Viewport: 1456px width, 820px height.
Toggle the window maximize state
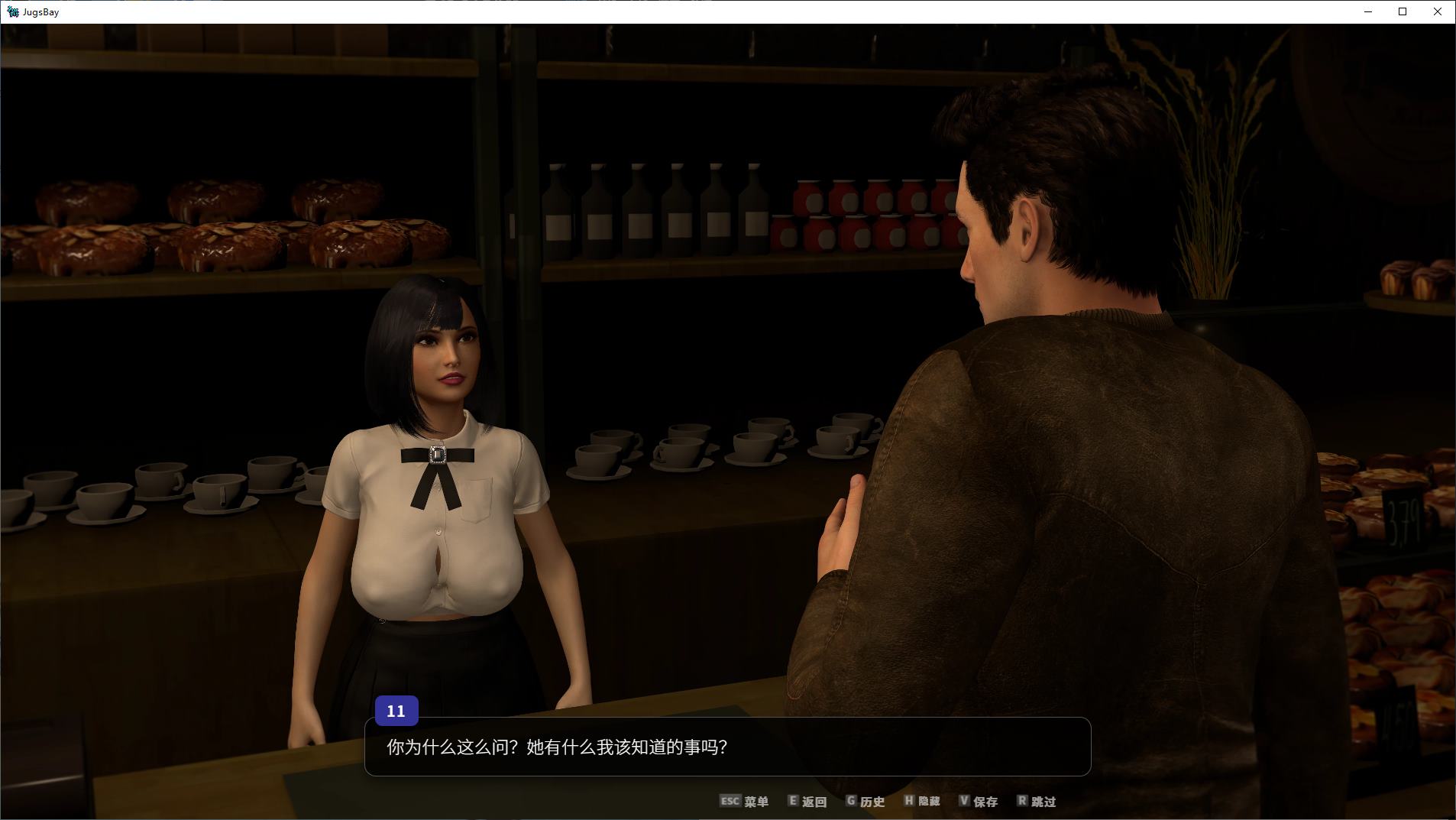pyautogui.click(x=1402, y=11)
